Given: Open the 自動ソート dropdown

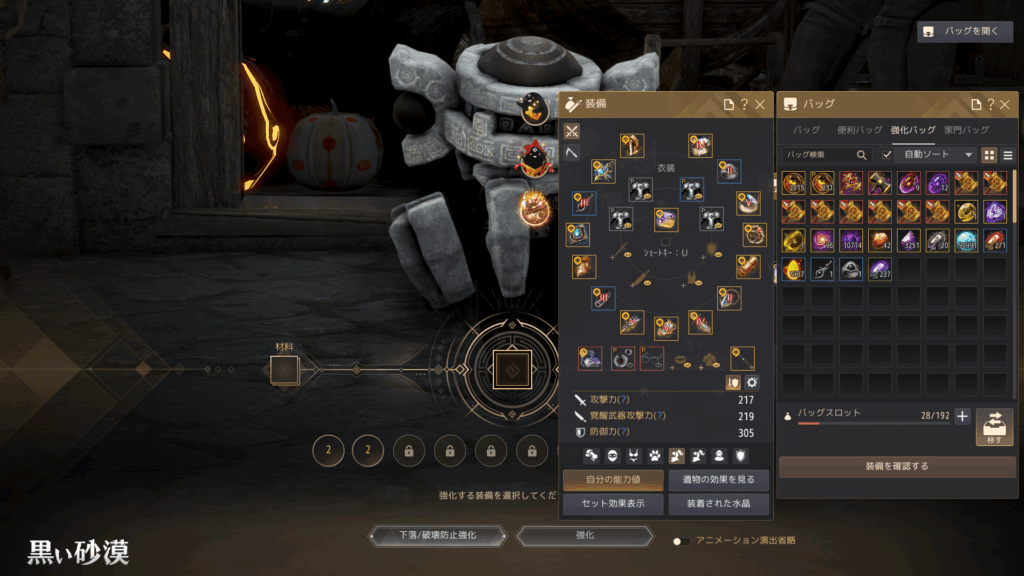Looking at the screenshot, I should point(938,155).
